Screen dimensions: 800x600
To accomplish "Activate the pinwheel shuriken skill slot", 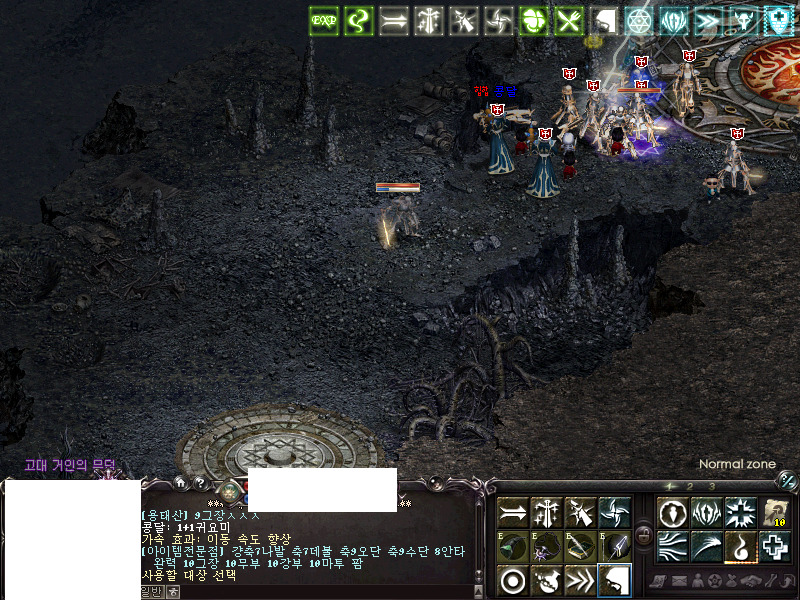I will (x=615, y=512).
